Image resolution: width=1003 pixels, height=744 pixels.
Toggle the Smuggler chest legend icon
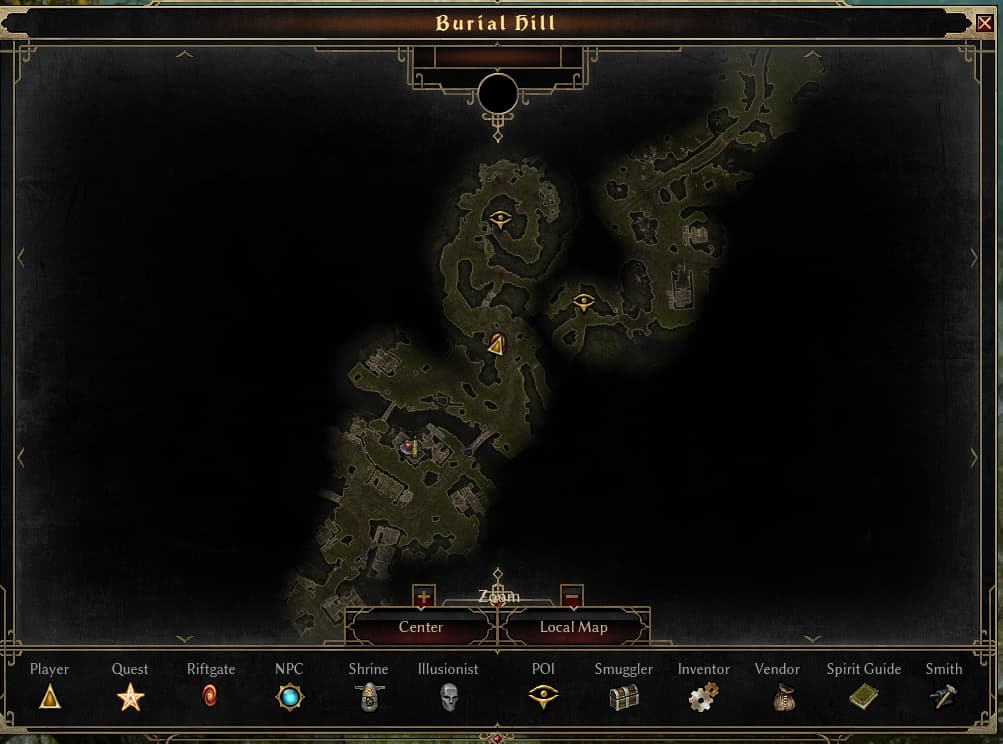(623, 697)
